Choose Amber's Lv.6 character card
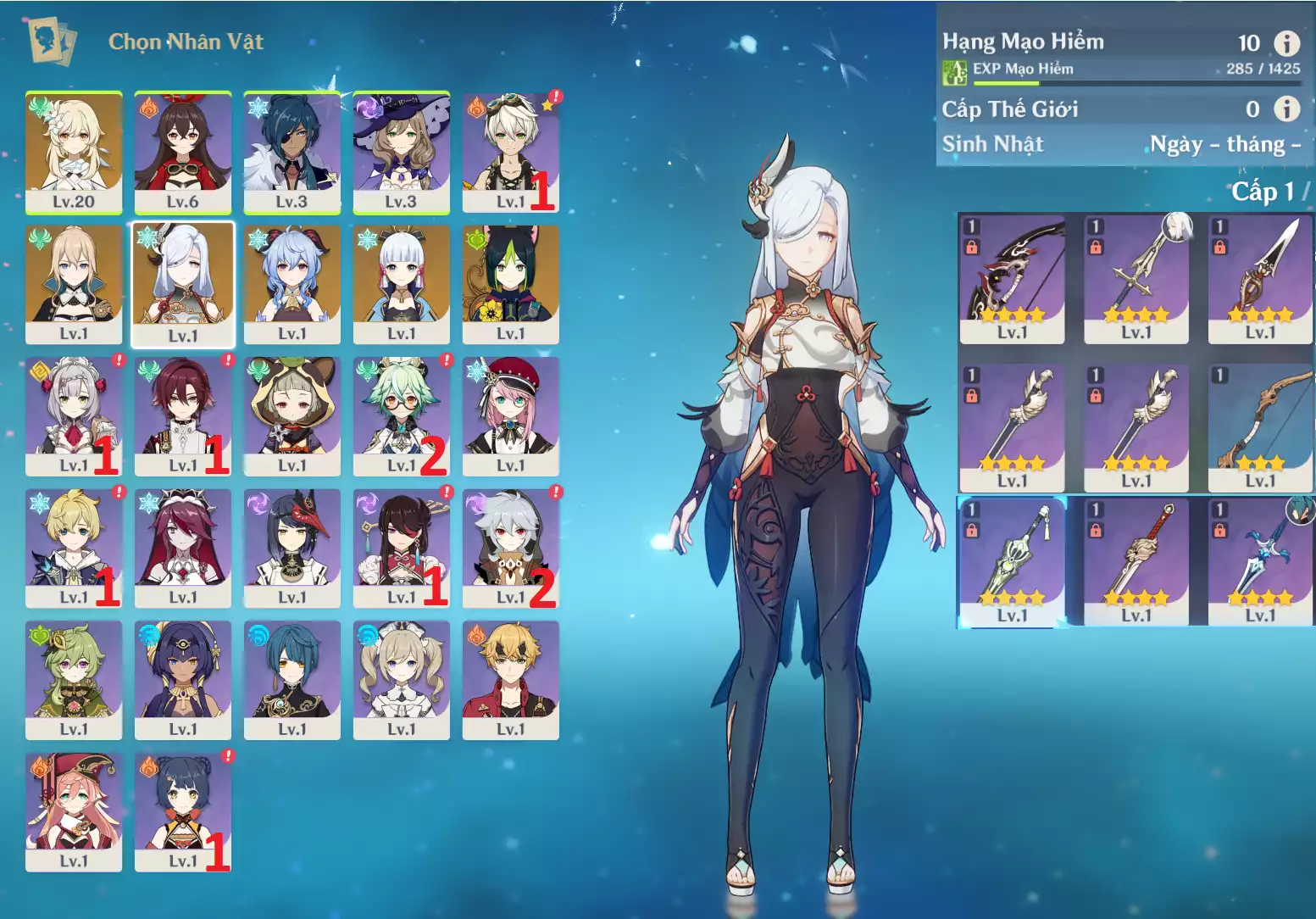The width and height of the screenshot is (1316, 919). 183,152
